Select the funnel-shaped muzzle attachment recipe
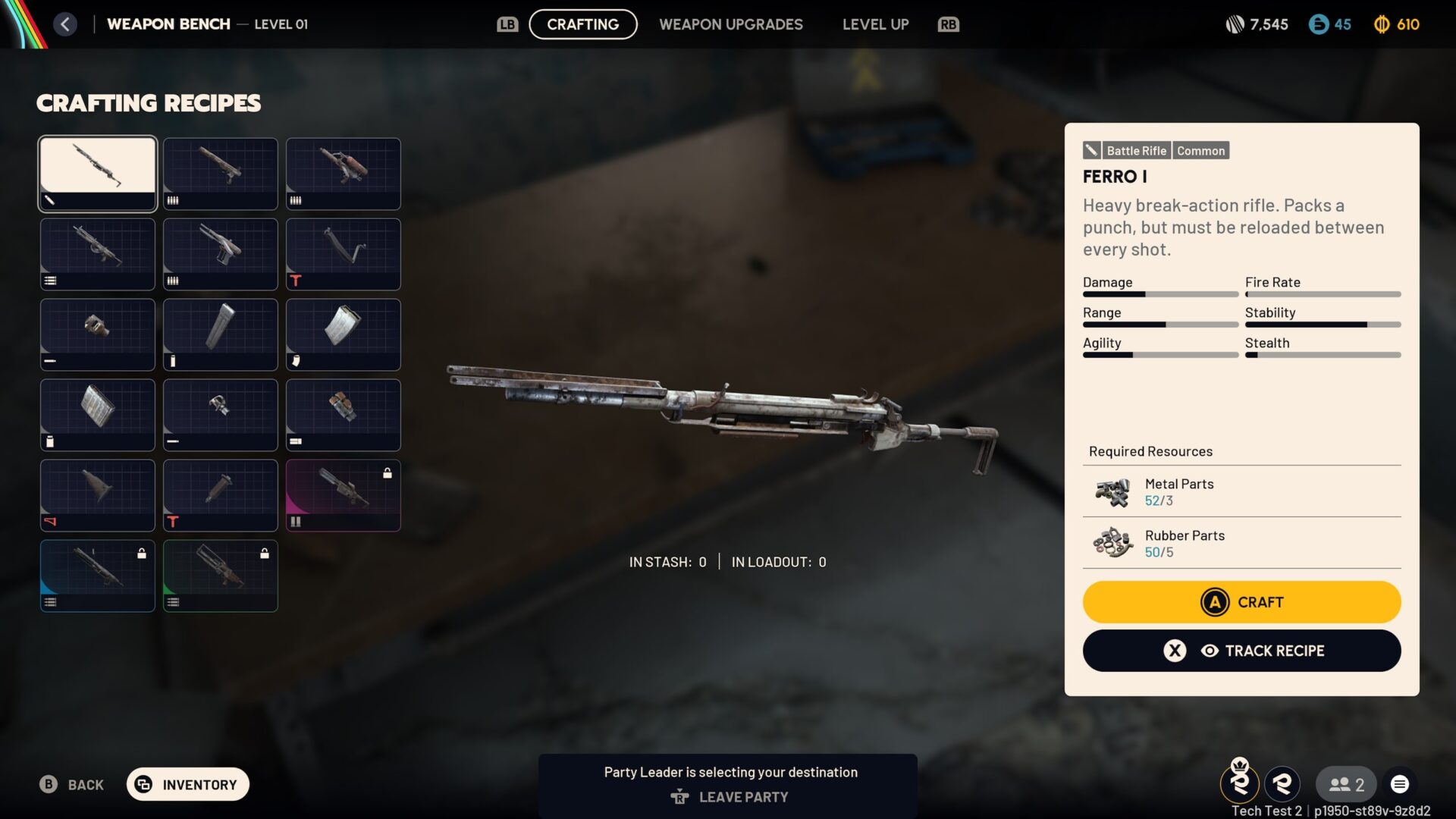1456x819 pixels. click(98, 495)
